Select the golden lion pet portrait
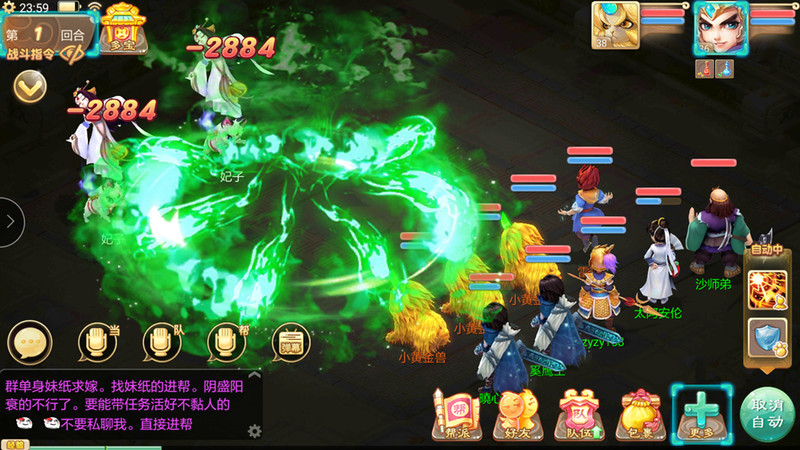 pos(615,24)
